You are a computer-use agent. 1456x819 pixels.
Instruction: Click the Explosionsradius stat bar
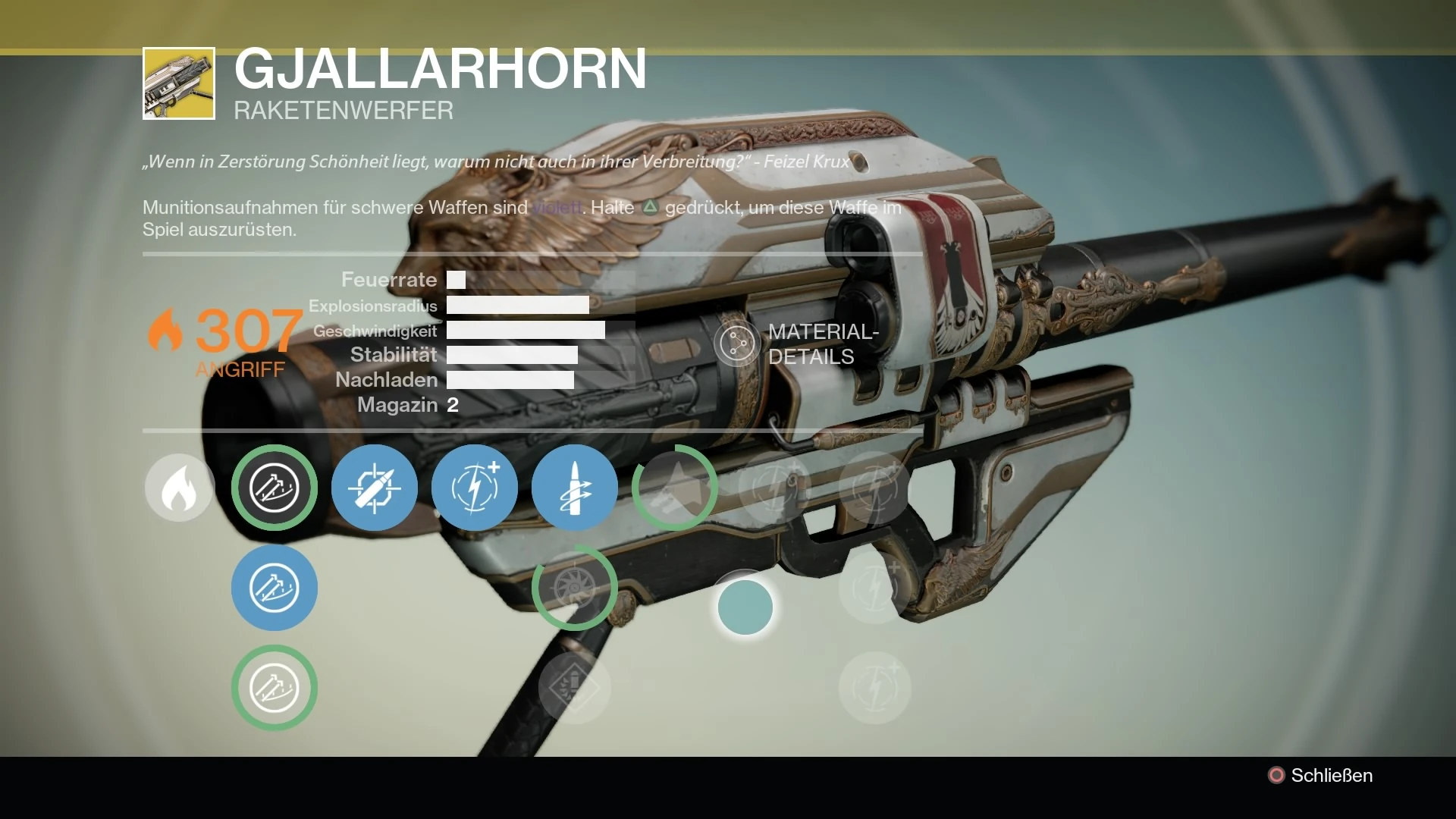(518, 306)
